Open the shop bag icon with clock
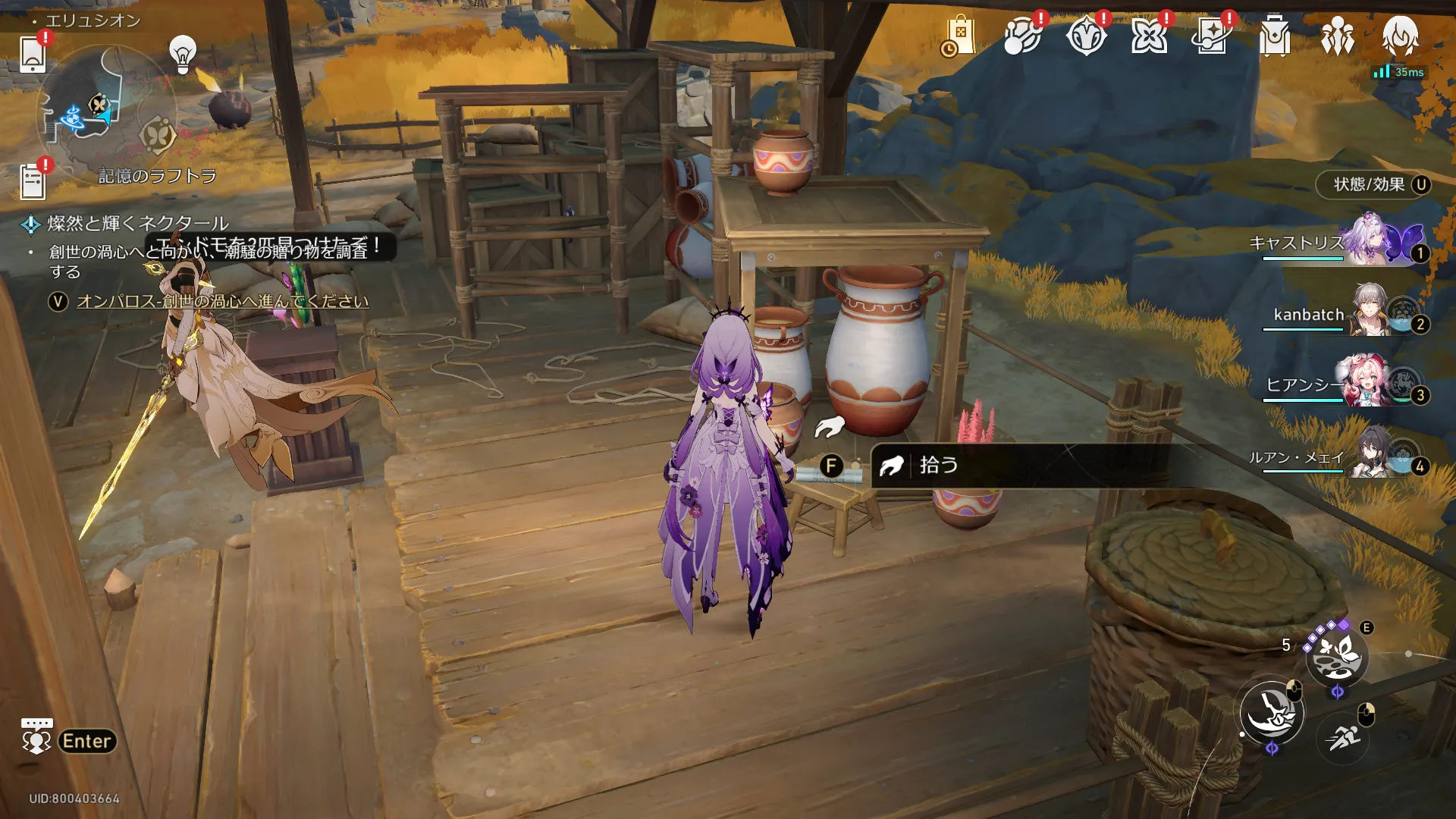This screenshot has height=819, width=1456. [959, 36]
